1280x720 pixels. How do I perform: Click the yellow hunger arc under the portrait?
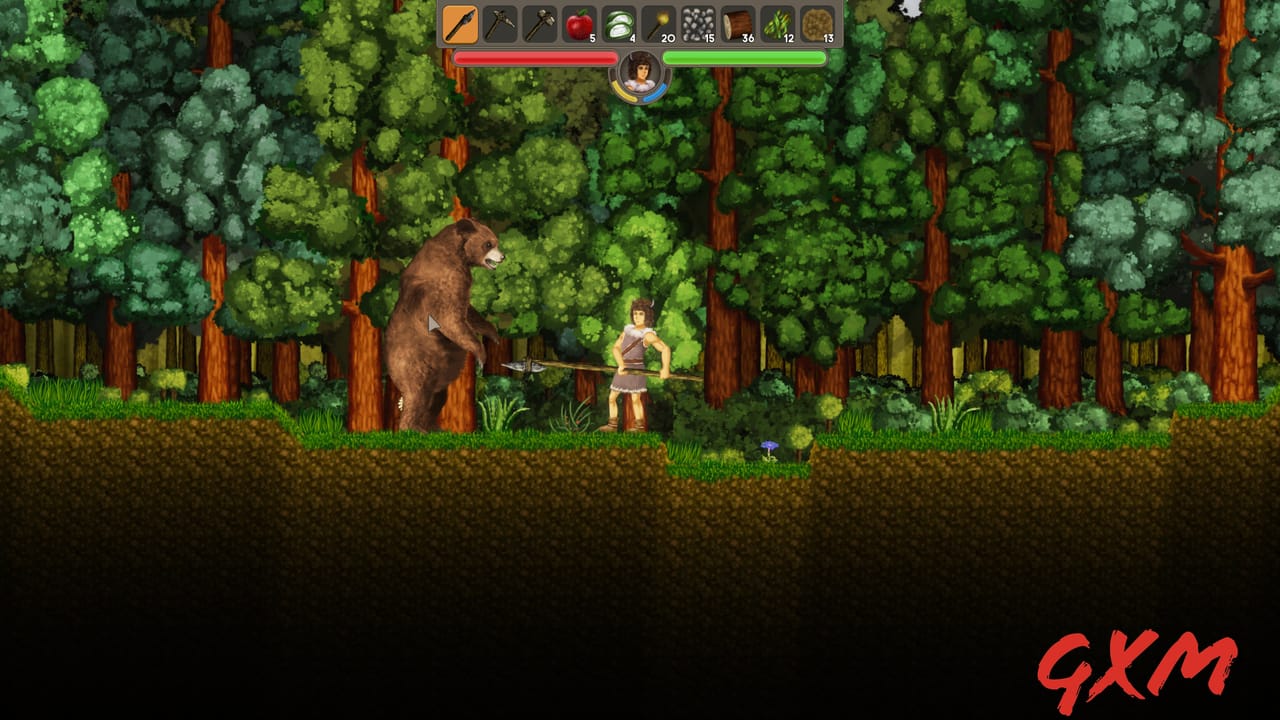622,90
